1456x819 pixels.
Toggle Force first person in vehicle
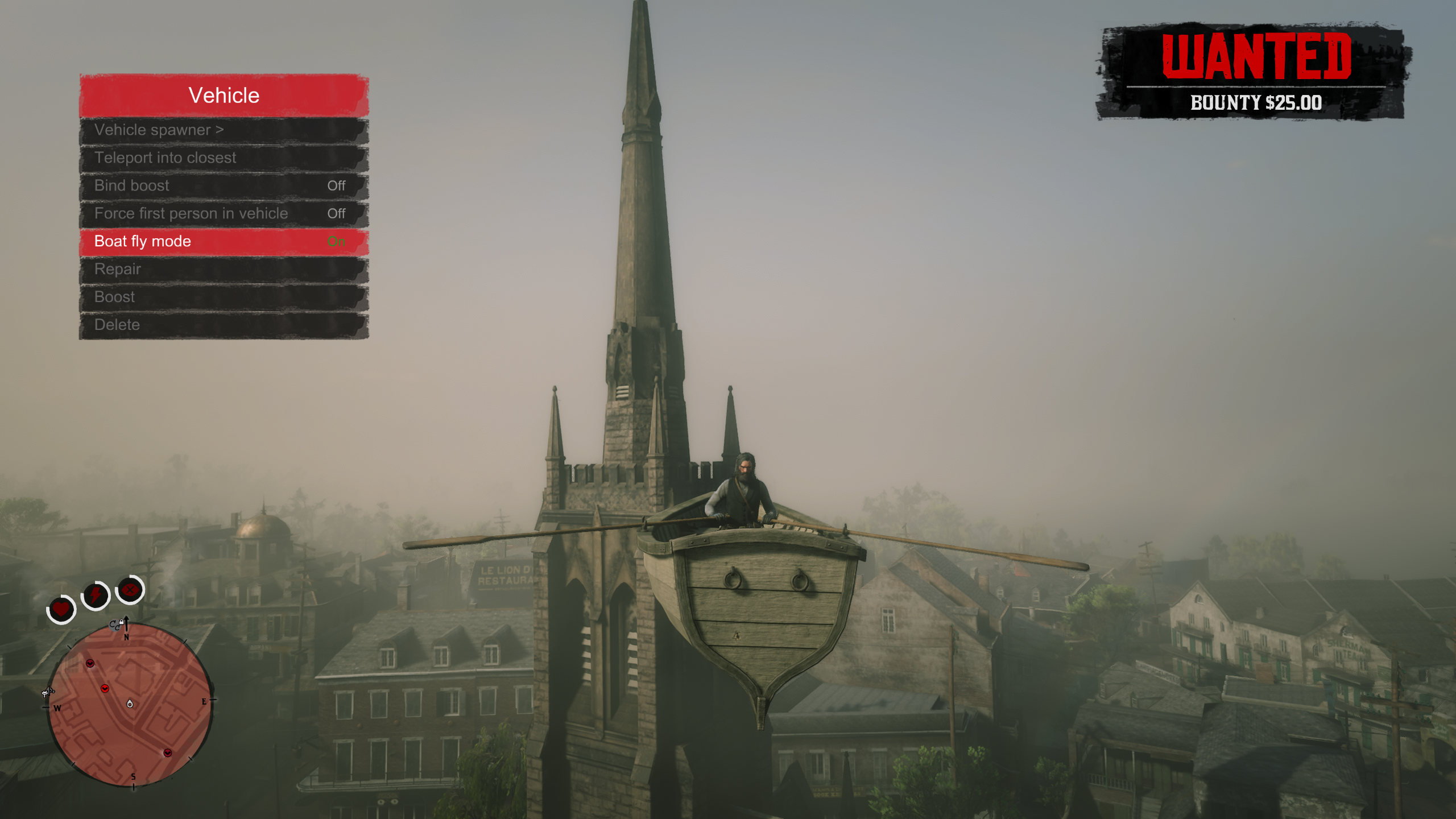tap(224, 214)
